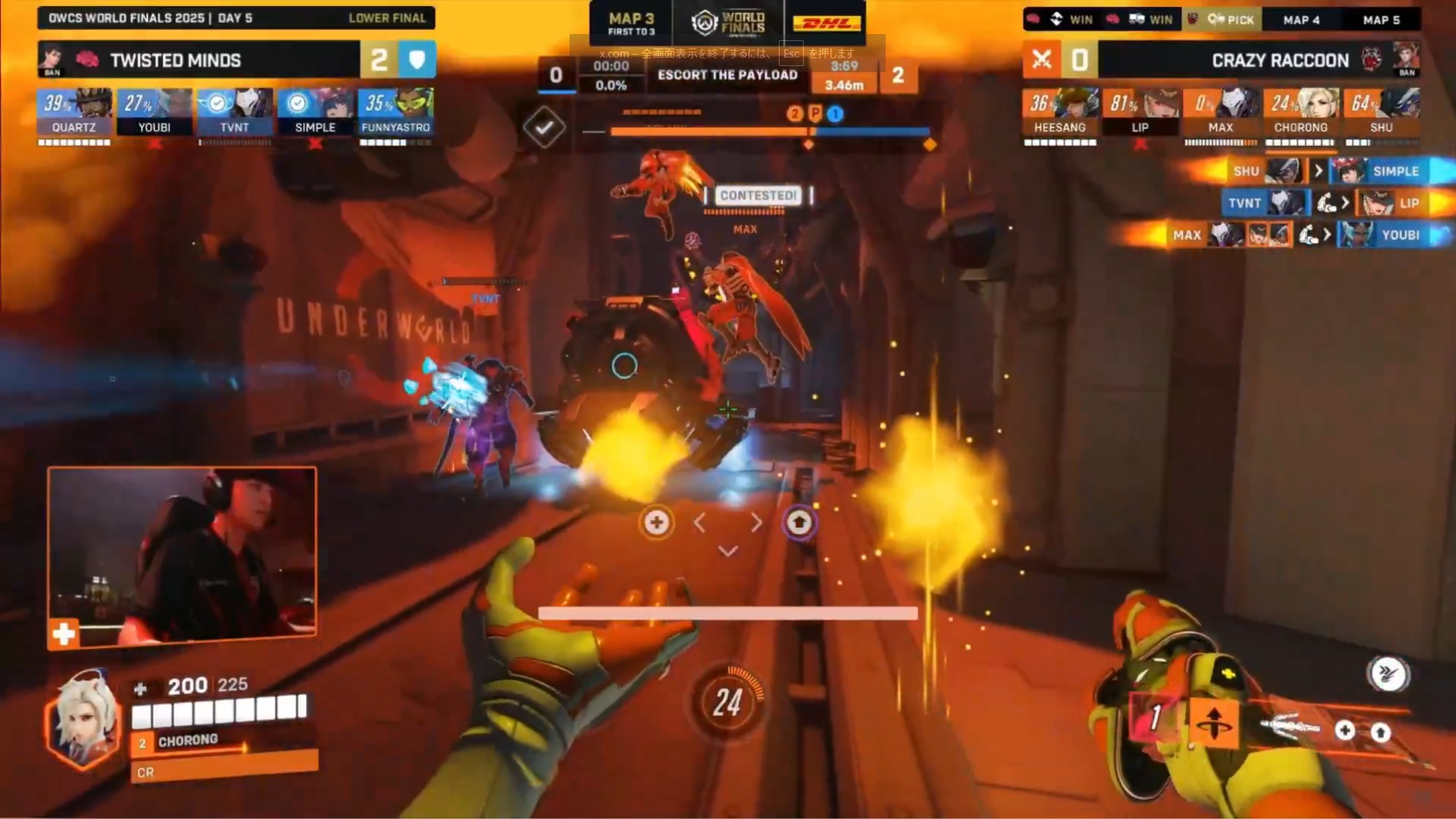
Task: Select the MAP 5 tab
Action: 1382,20
